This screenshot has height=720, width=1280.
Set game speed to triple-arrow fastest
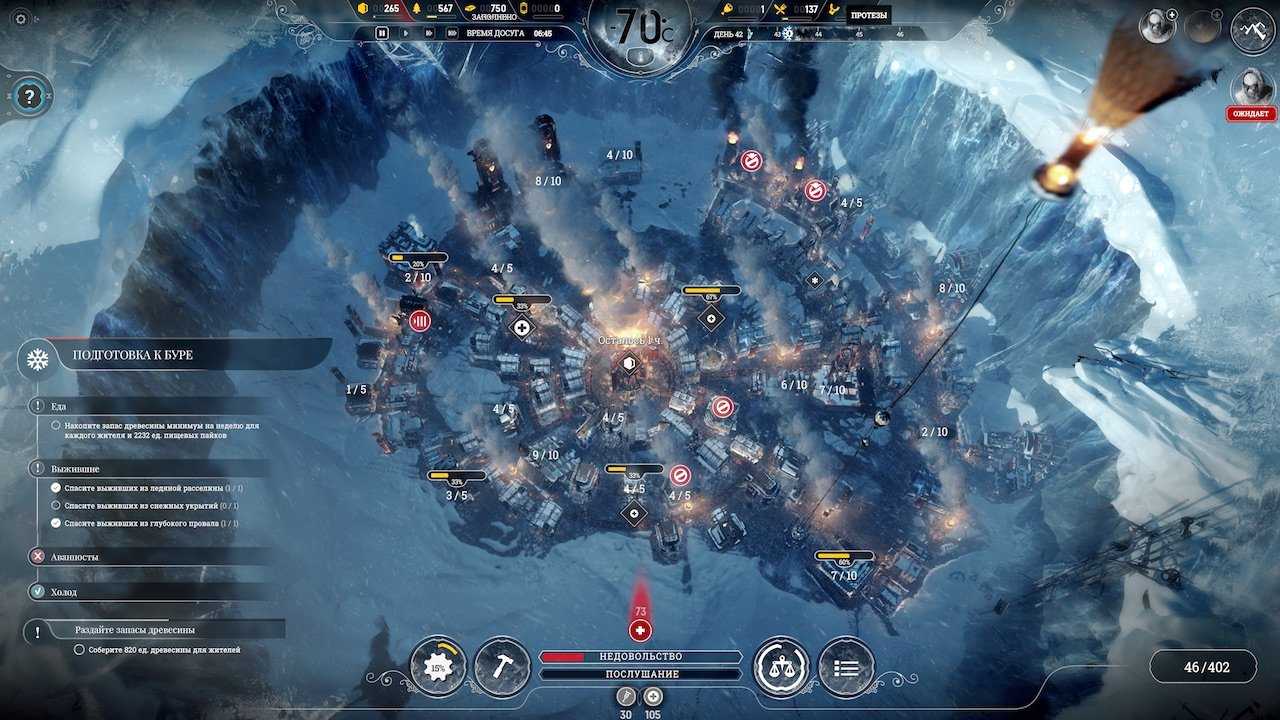(x=453, y=33)
